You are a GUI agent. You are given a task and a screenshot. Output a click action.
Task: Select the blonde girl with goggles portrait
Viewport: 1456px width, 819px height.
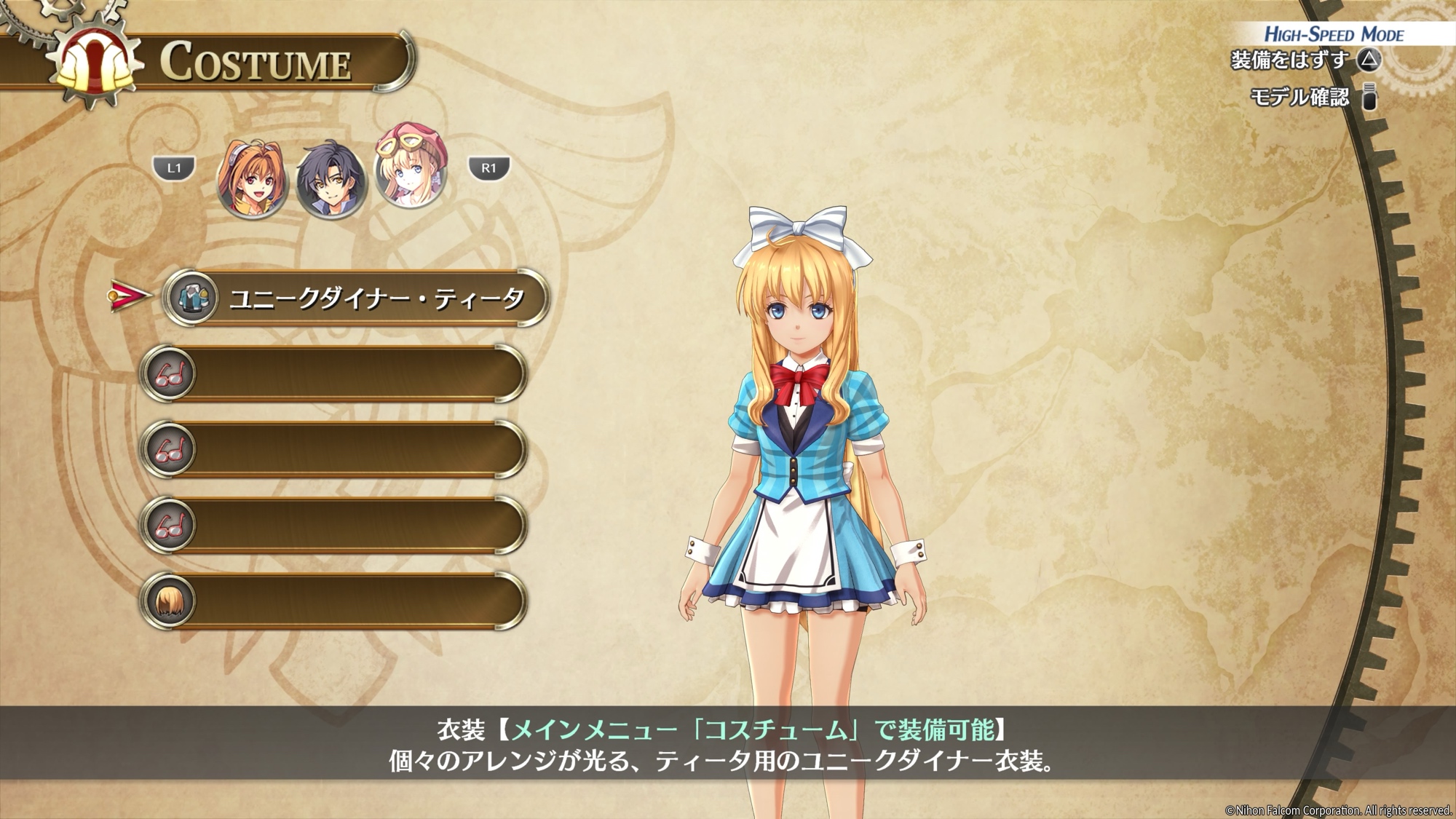[x=411, y=167]
